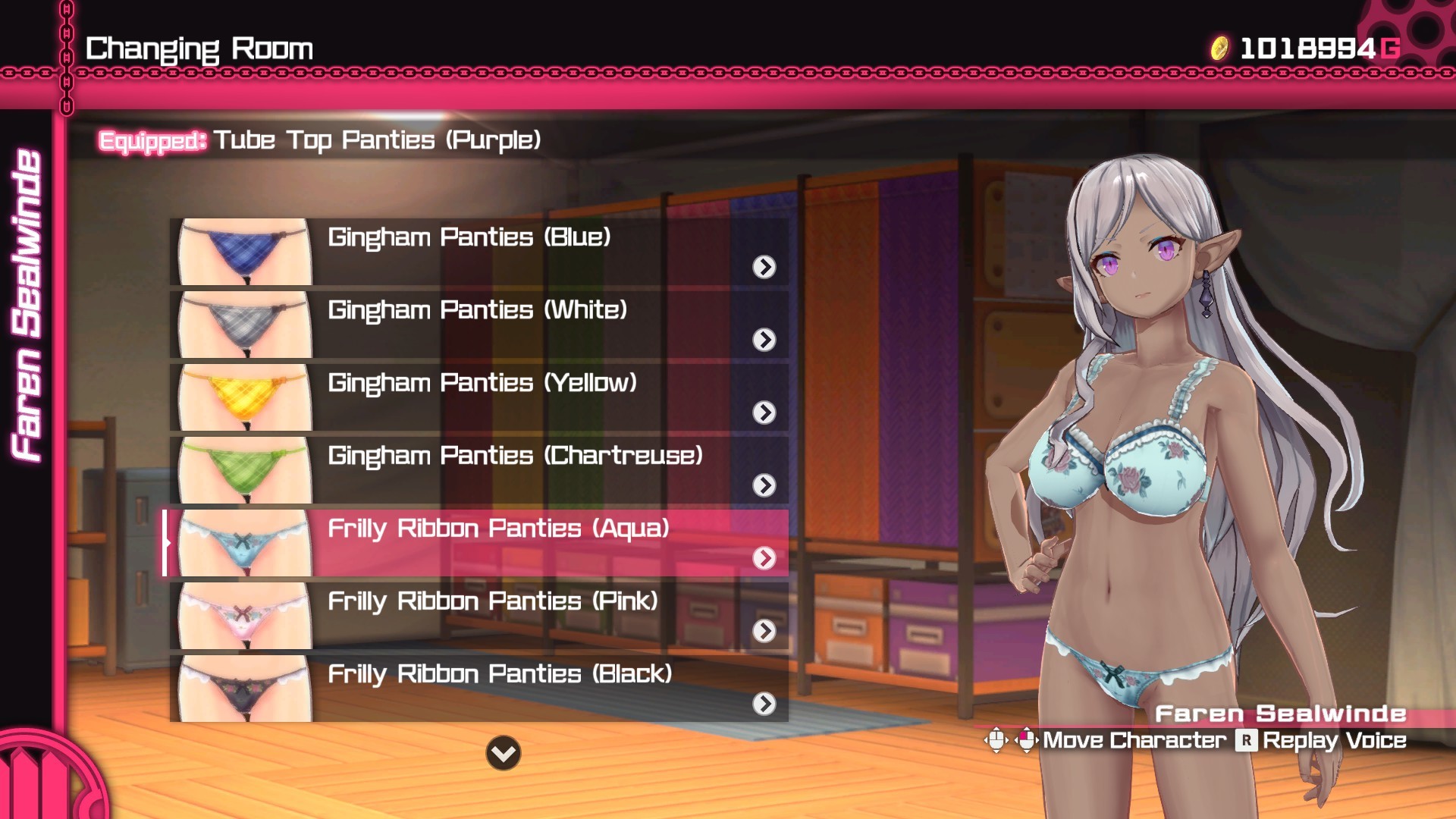This screenshot has width=1456, height=819.
Task: Expand the chevron on the highlighted Aqua panties row
Action: pyautogui.click(x=766, y=559)
